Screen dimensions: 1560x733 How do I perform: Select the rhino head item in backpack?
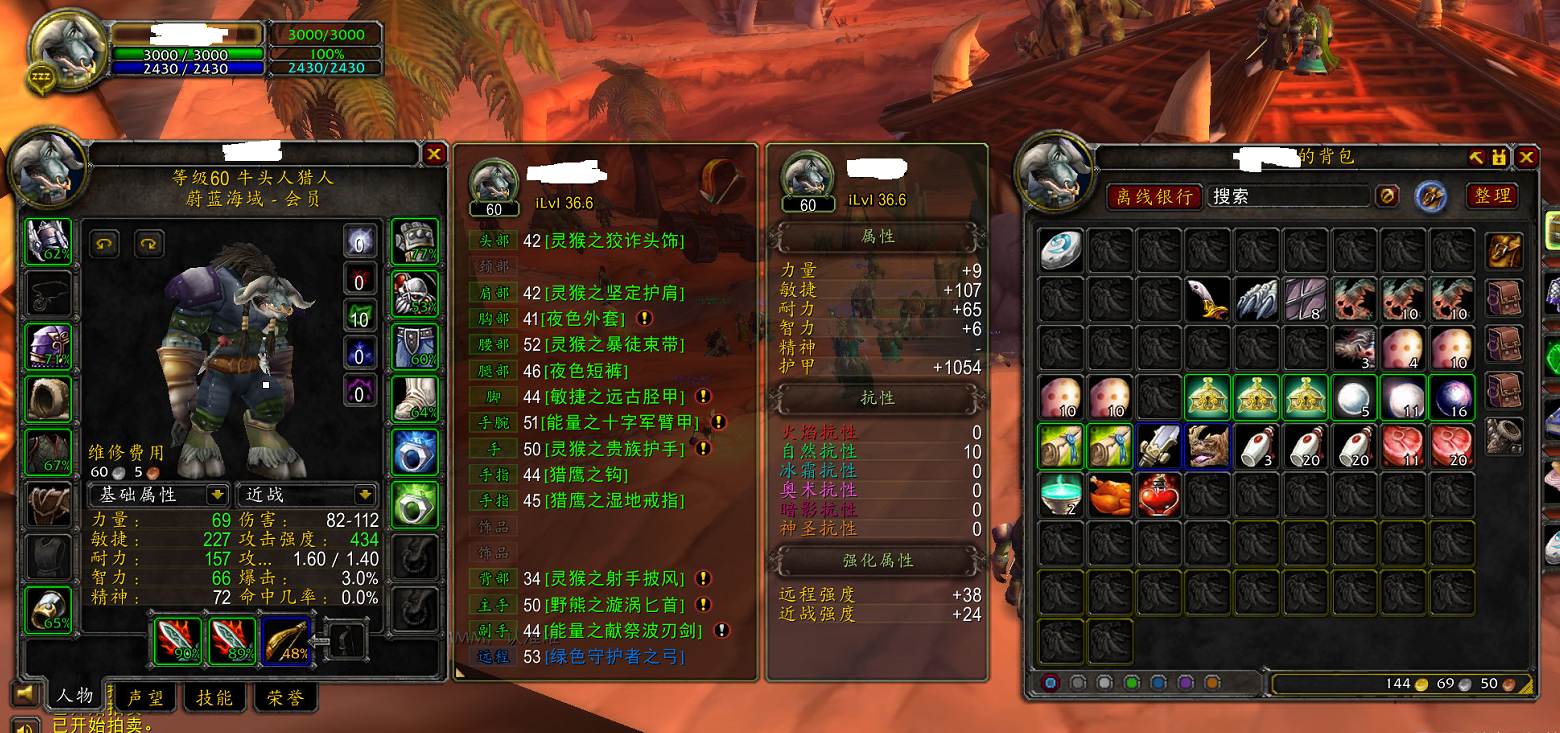tap(1207, 446)
